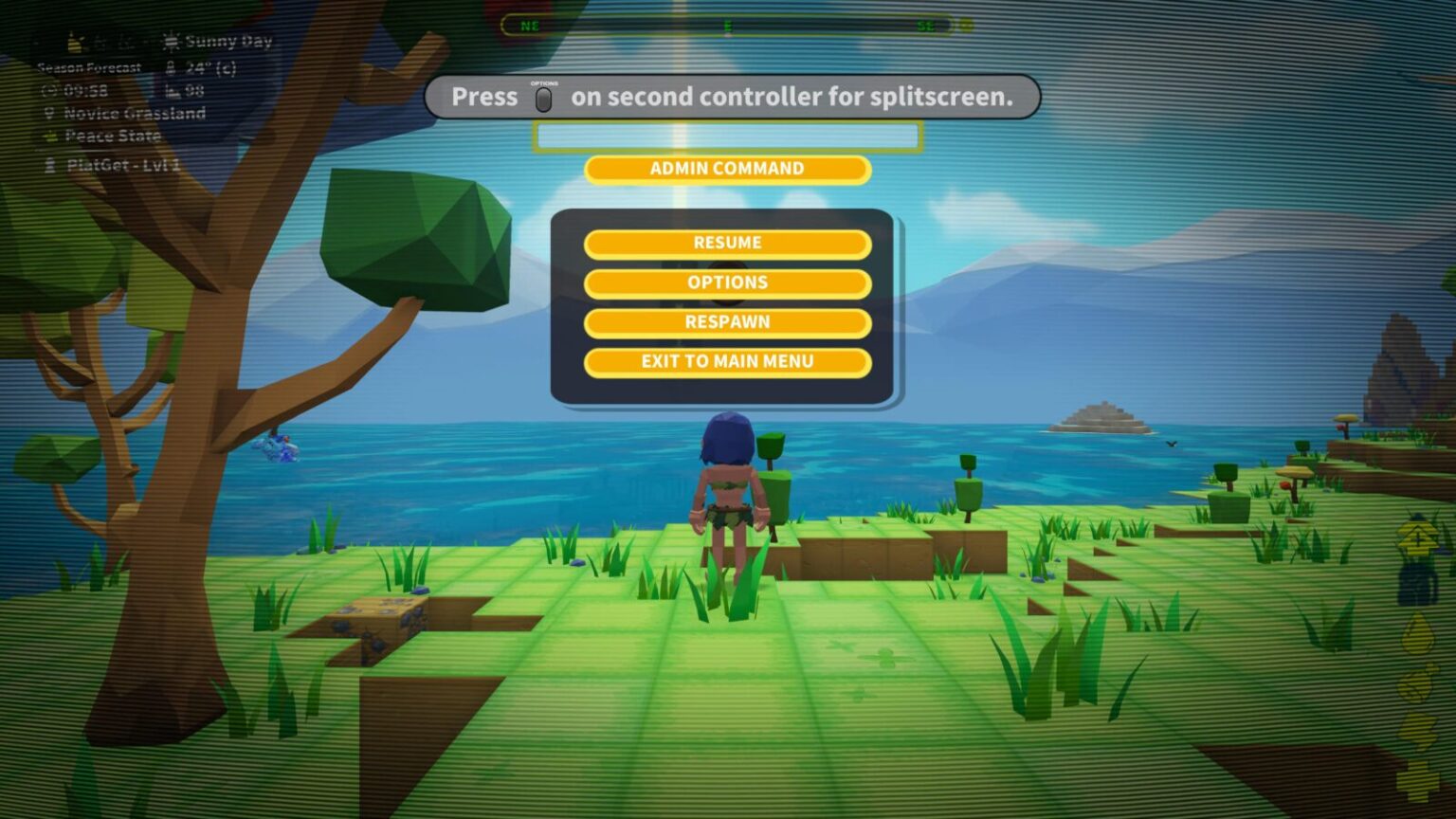
Task: Select the Novice Grassland location pin icon
Action: pos(50,113)
